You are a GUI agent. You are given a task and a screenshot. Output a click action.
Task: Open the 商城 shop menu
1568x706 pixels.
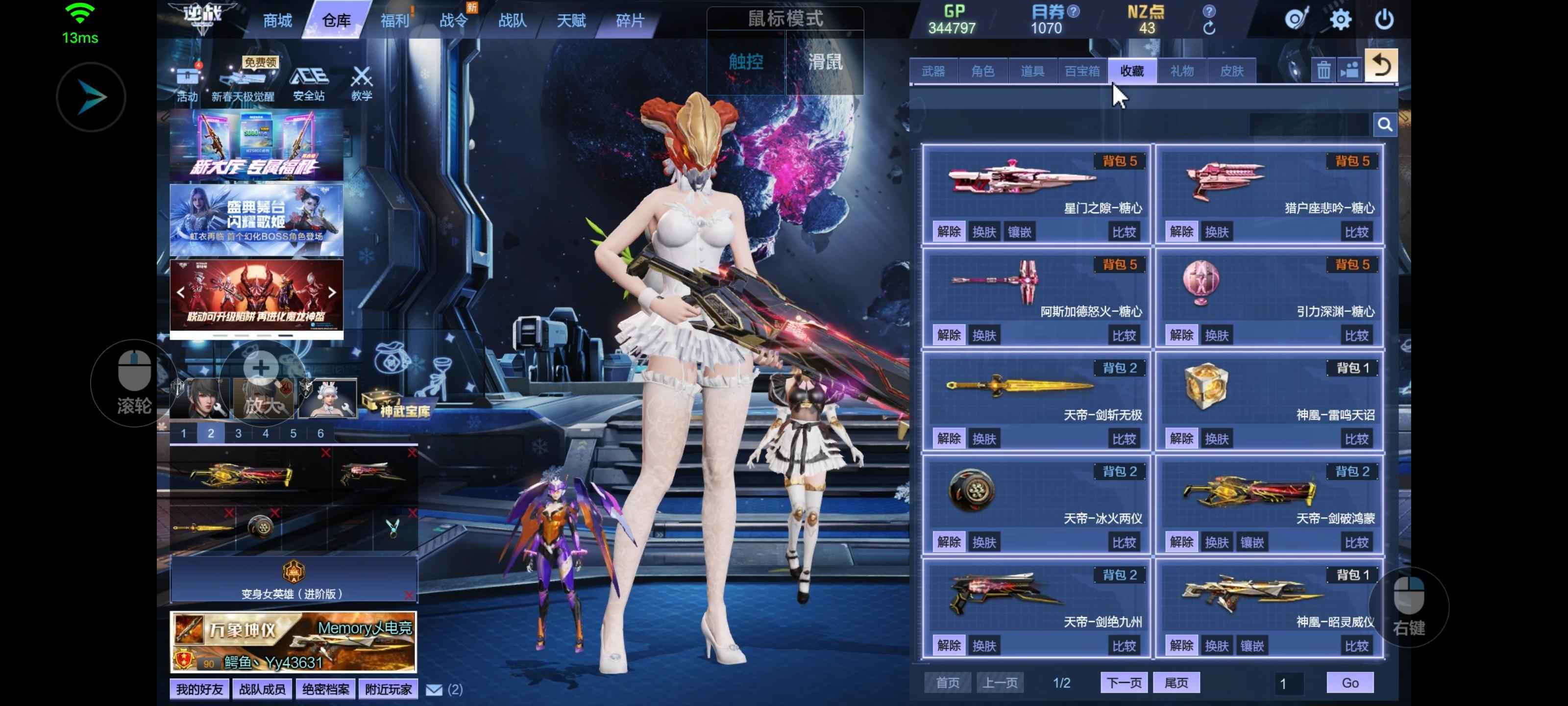277,21
